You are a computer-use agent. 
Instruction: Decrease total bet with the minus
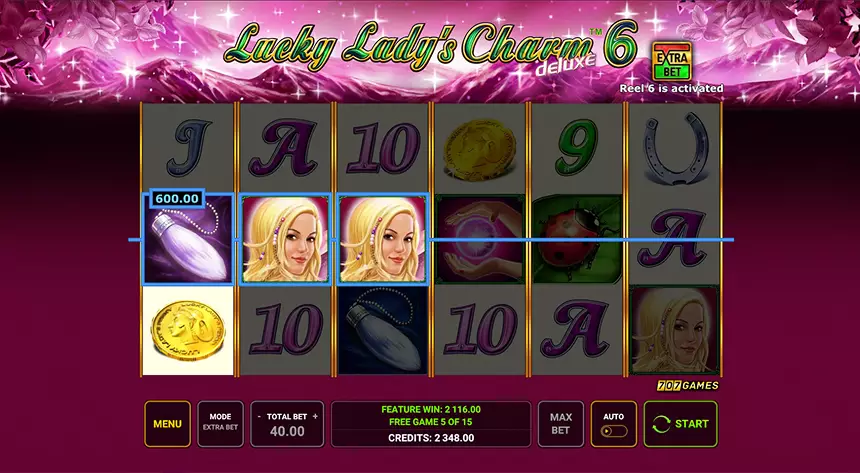[x=258, y=416]
